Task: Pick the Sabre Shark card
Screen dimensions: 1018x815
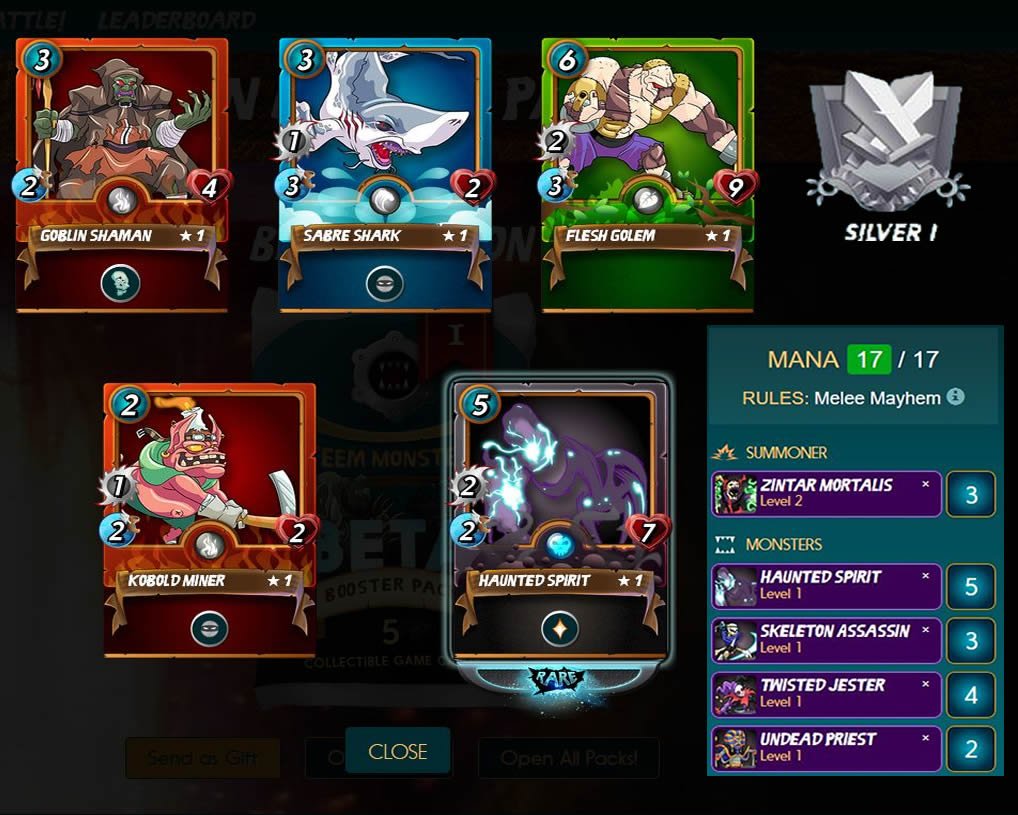Action: (385, 175)
